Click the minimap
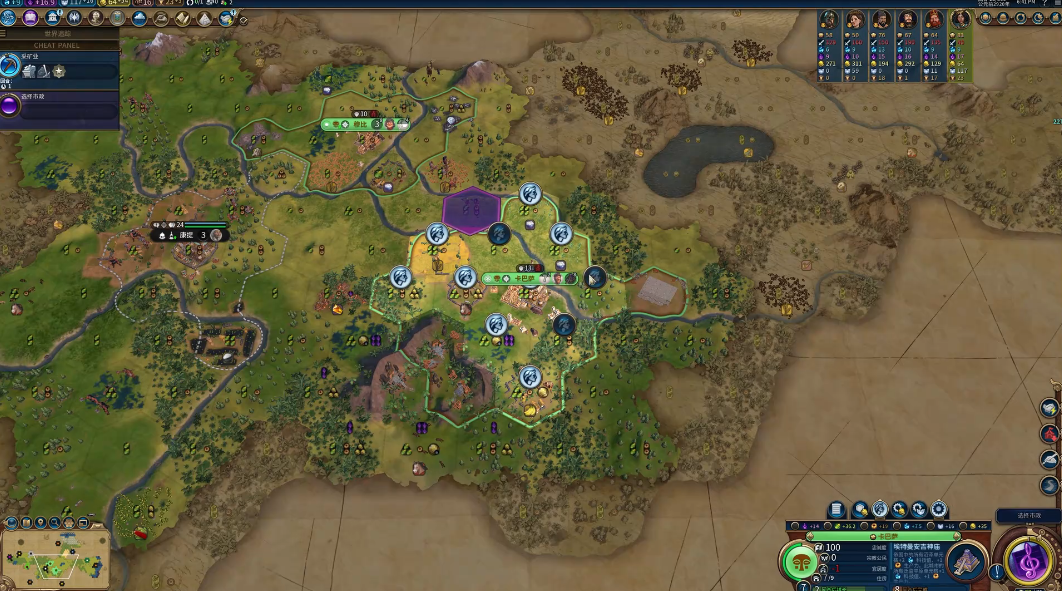The image size is (1062, 591). click(x=56, y=557)
